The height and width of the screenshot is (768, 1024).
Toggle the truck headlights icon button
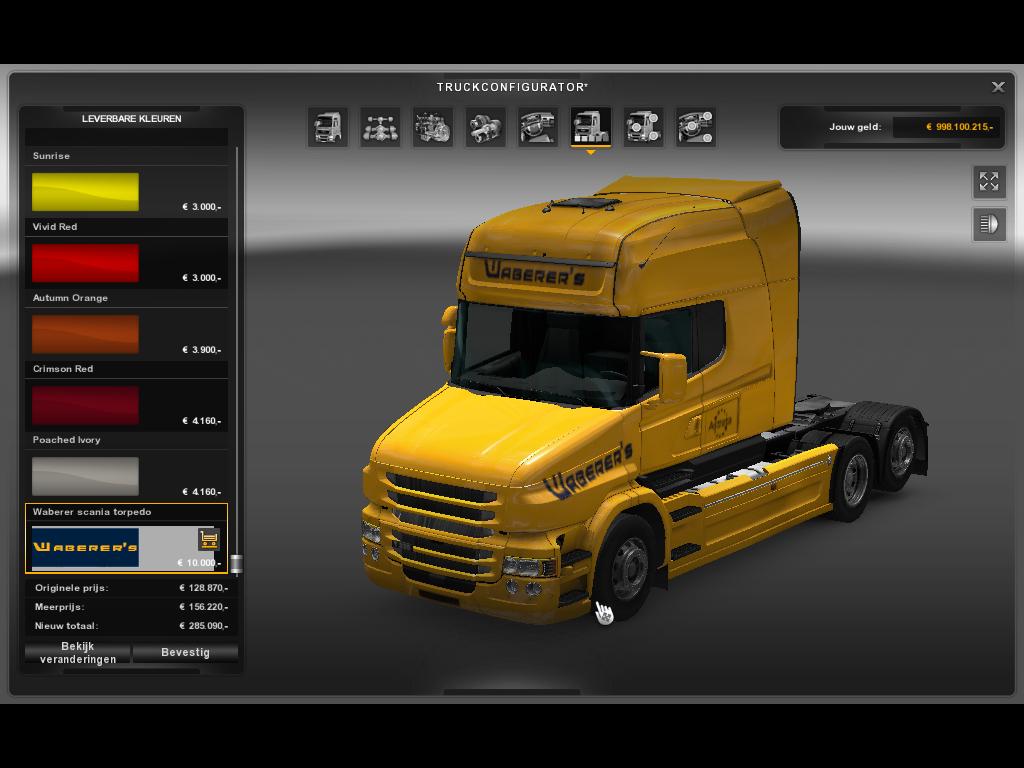[x=989, y=224]
